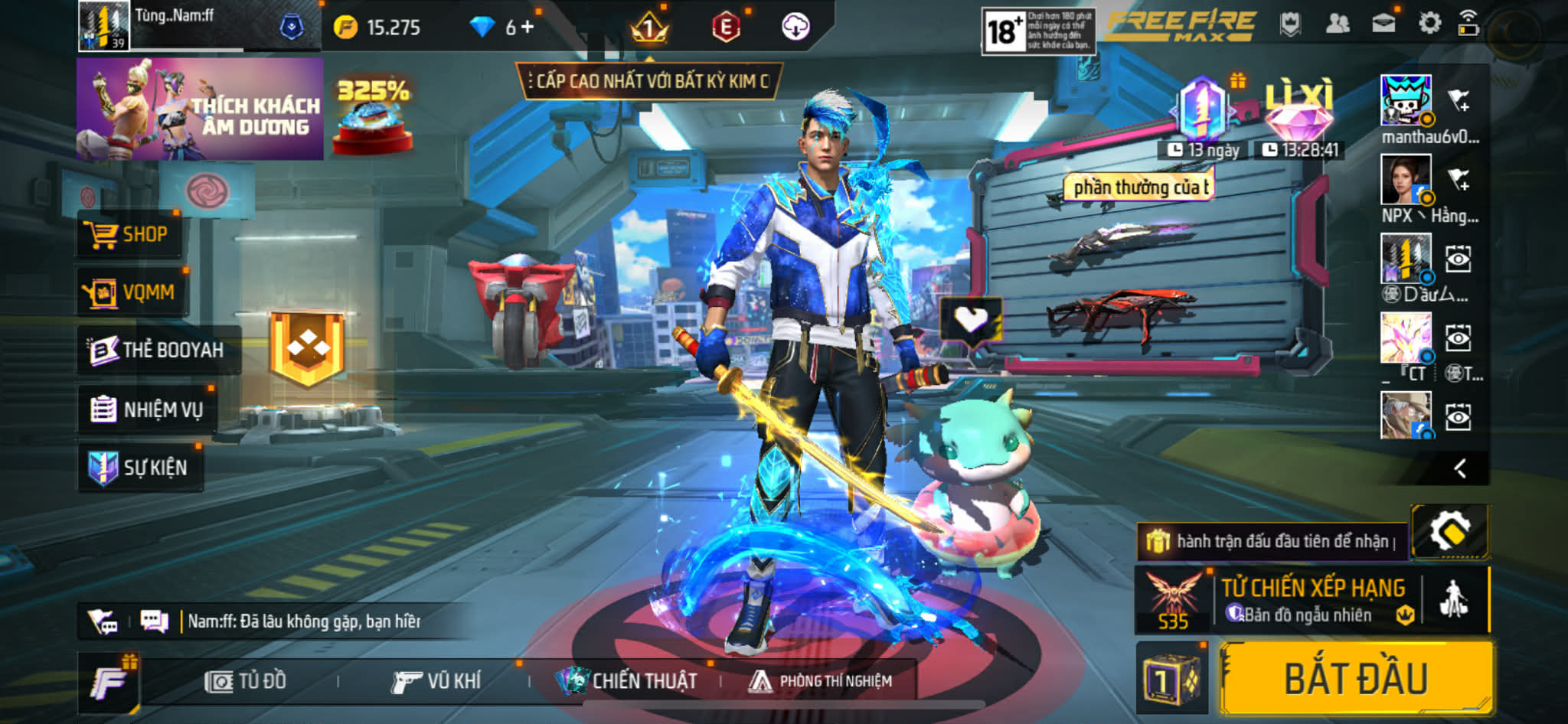Switch to TỦ ĐỒ wardrobe tab
This screenshot has height=724, width=1568.
click(246, 681)
